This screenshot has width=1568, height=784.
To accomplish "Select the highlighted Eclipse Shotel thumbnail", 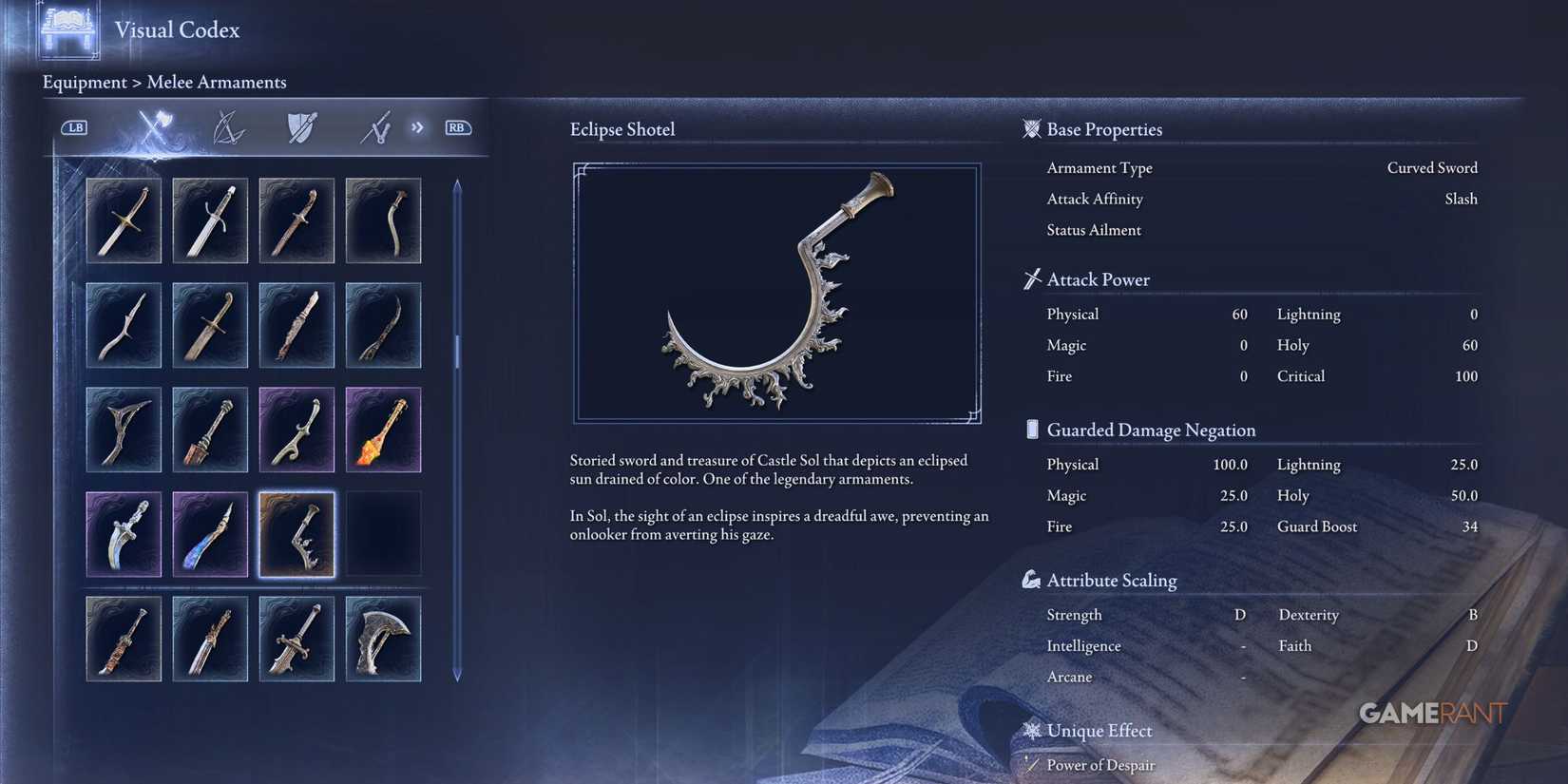I will click(x=296, y=534).
